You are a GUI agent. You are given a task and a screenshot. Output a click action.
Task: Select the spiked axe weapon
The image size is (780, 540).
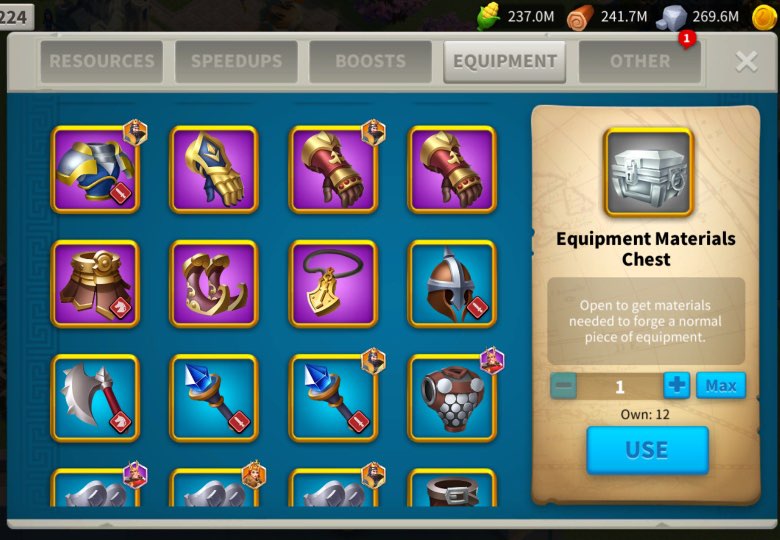click(95, 397)
